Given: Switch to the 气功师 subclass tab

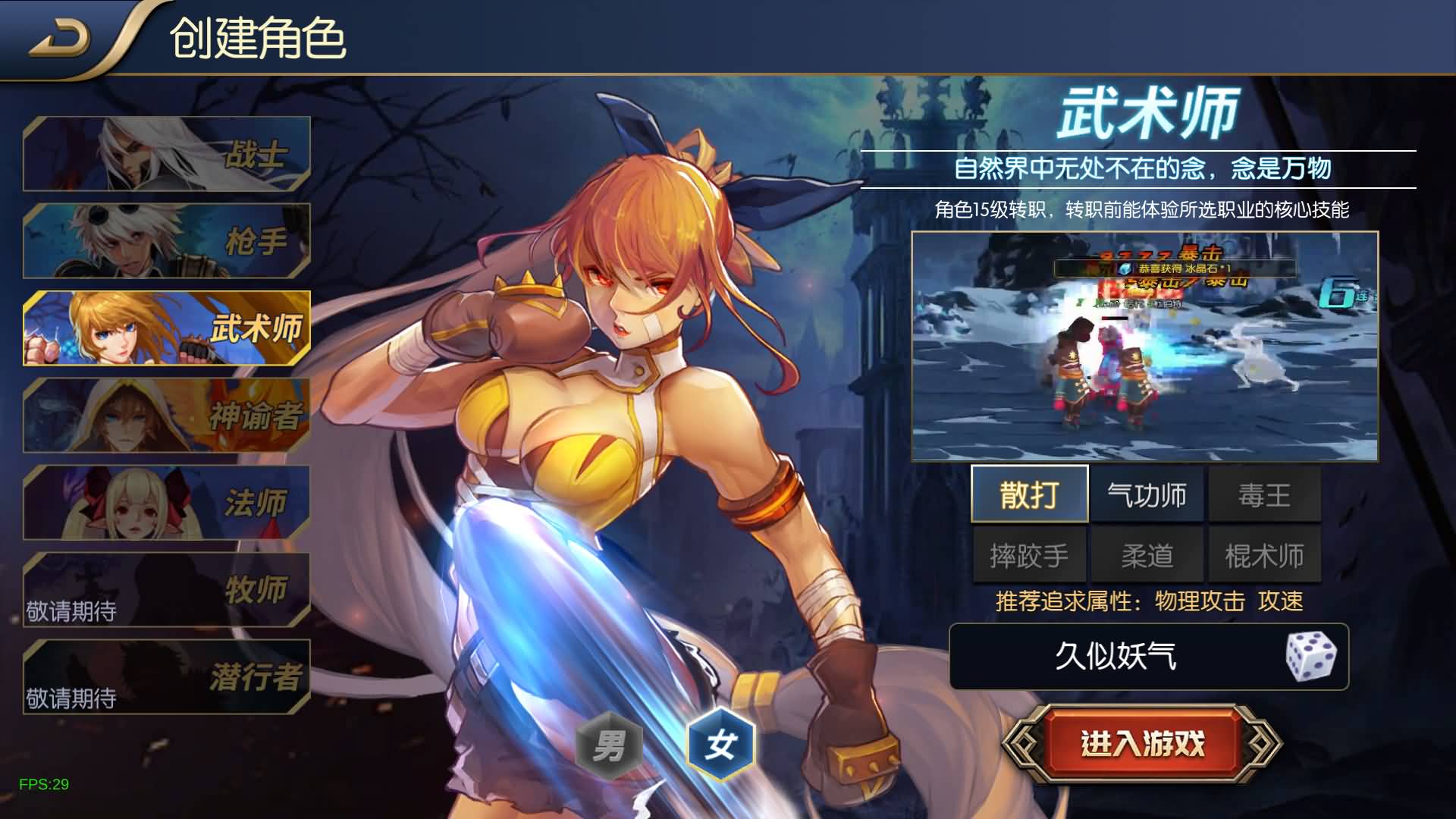Looking at the screenshot, I should click(x=1147, y=494).
